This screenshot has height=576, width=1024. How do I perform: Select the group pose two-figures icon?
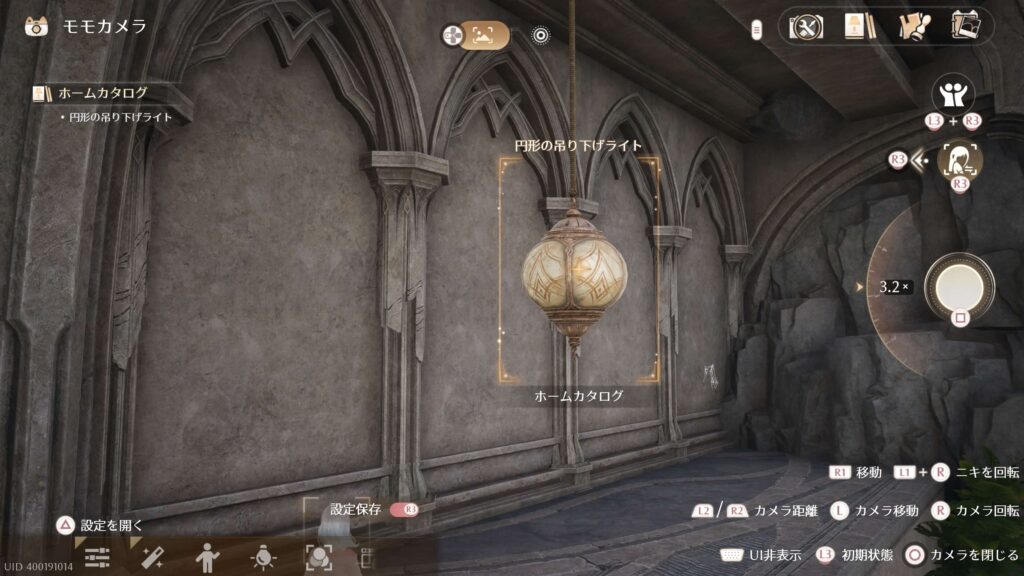tap(953, 94)
